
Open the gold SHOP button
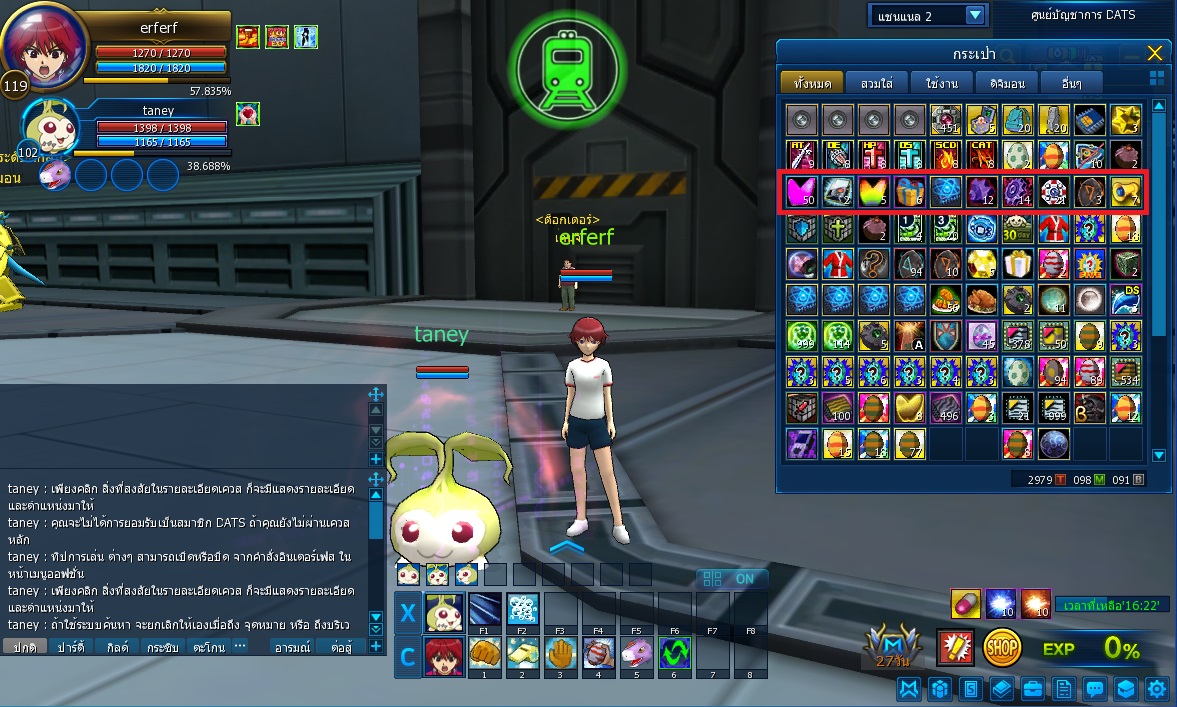(1002, 648)
